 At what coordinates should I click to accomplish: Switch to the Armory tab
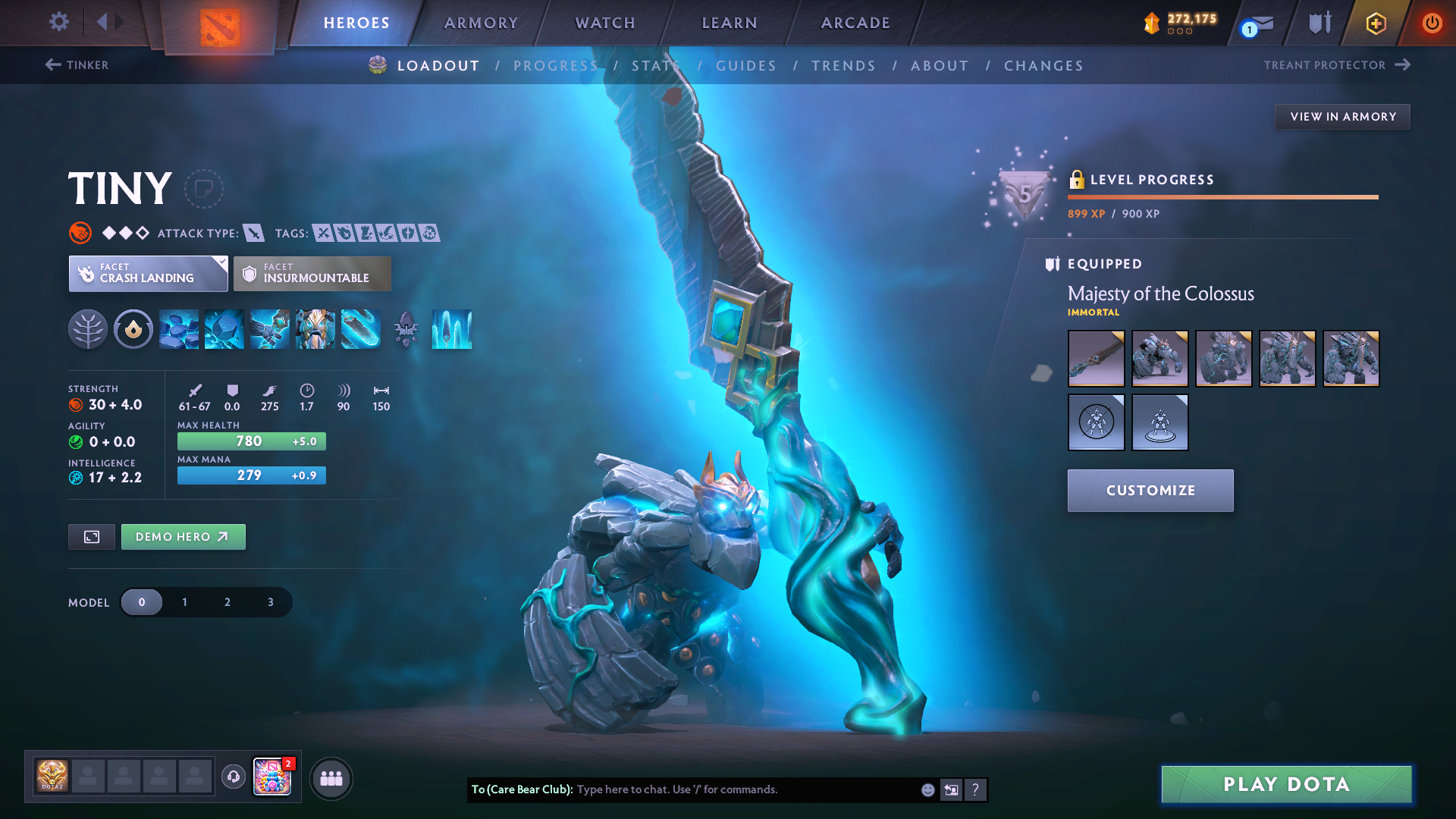tap(481, 23)
